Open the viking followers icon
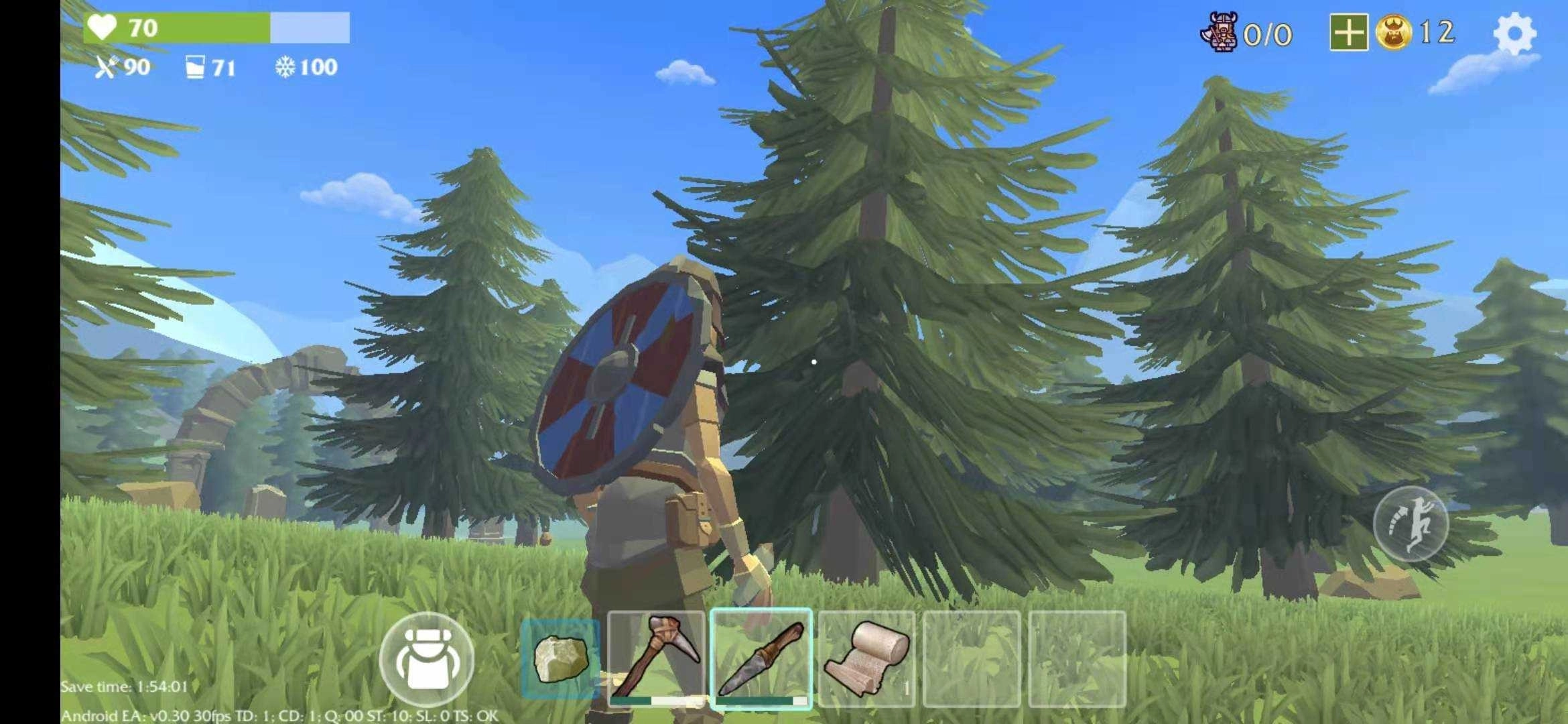 coord(1220,33)
